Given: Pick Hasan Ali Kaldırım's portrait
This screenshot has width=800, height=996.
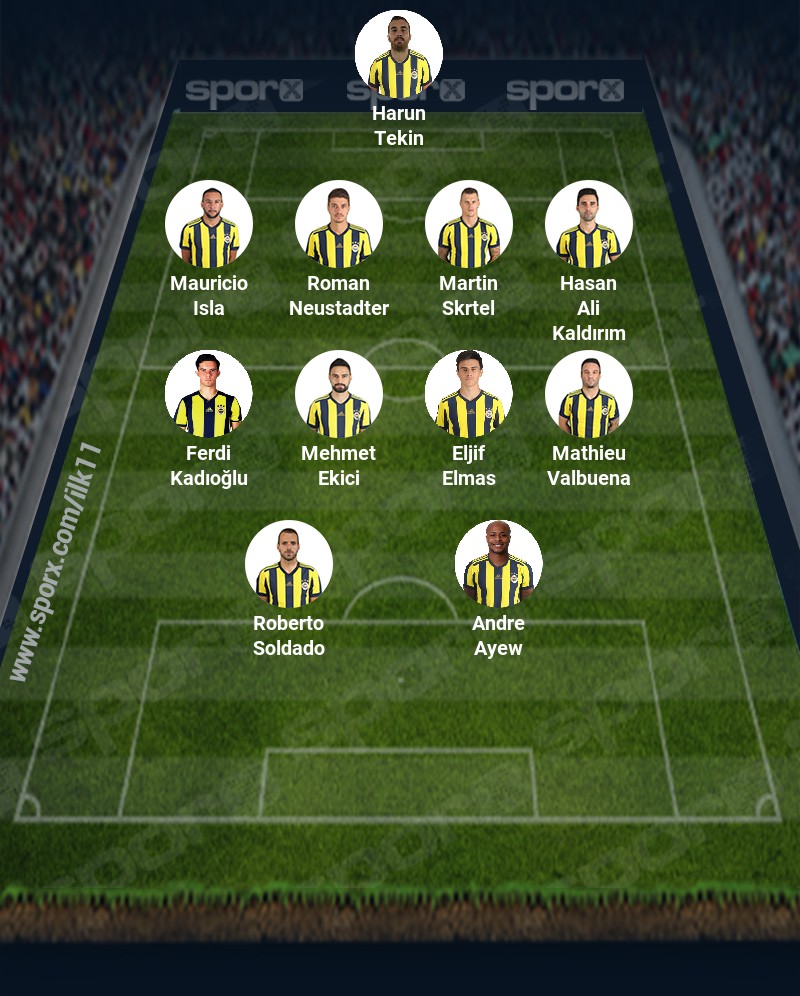Looking at the screenshot, I should tap(589, 224).
